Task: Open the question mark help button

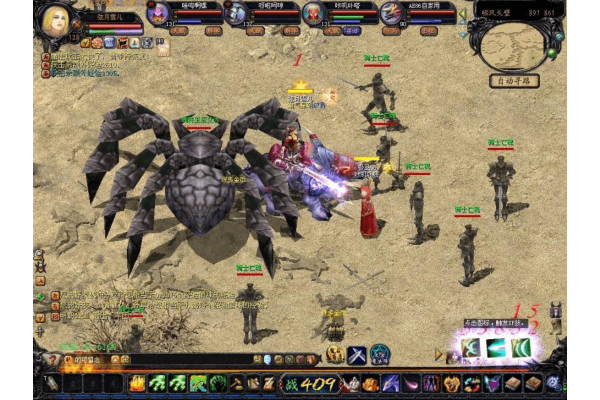Action: (x=52, y=359)
